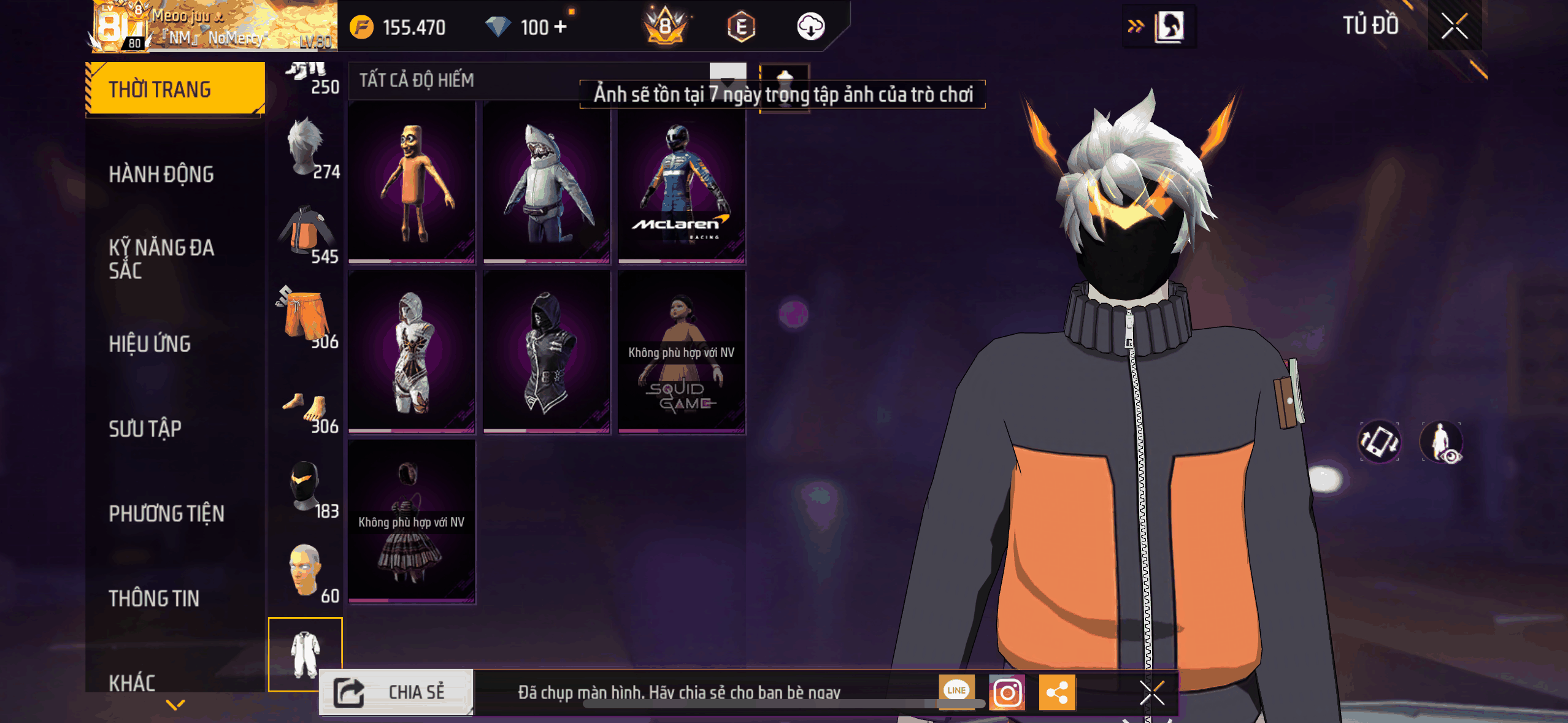Go to the SƯU TẬP section
This screenshot has height=723, width=1568.
point(145,429)
